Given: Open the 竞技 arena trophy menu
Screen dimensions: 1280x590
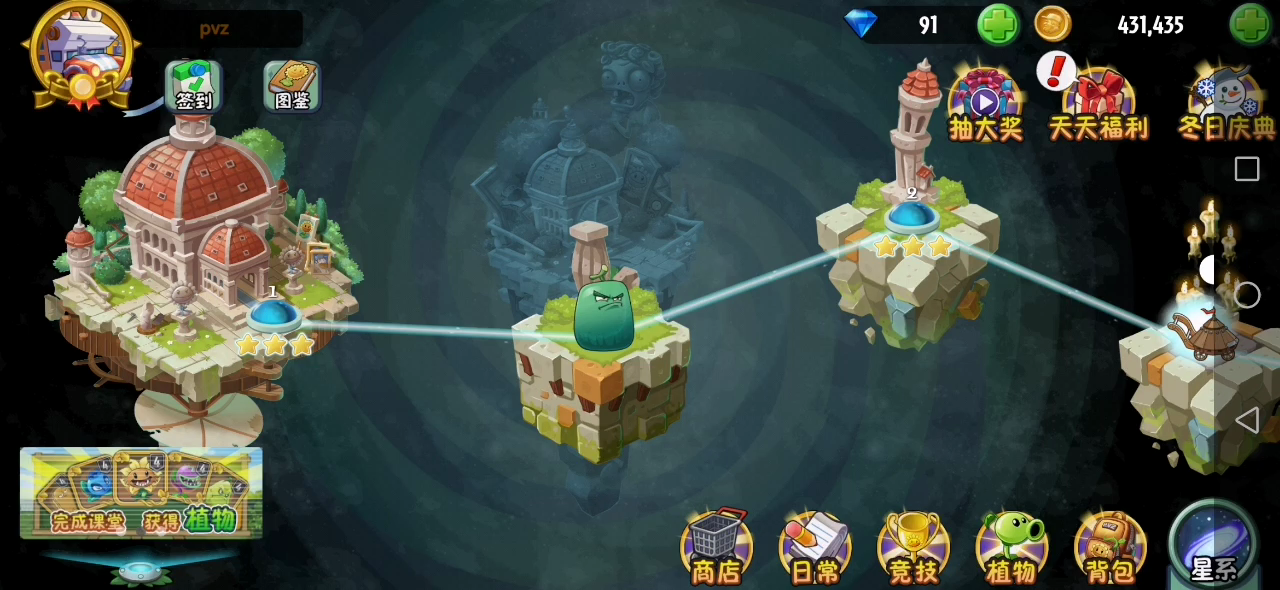Looking at the screenshot, I should tap(913, 546).
